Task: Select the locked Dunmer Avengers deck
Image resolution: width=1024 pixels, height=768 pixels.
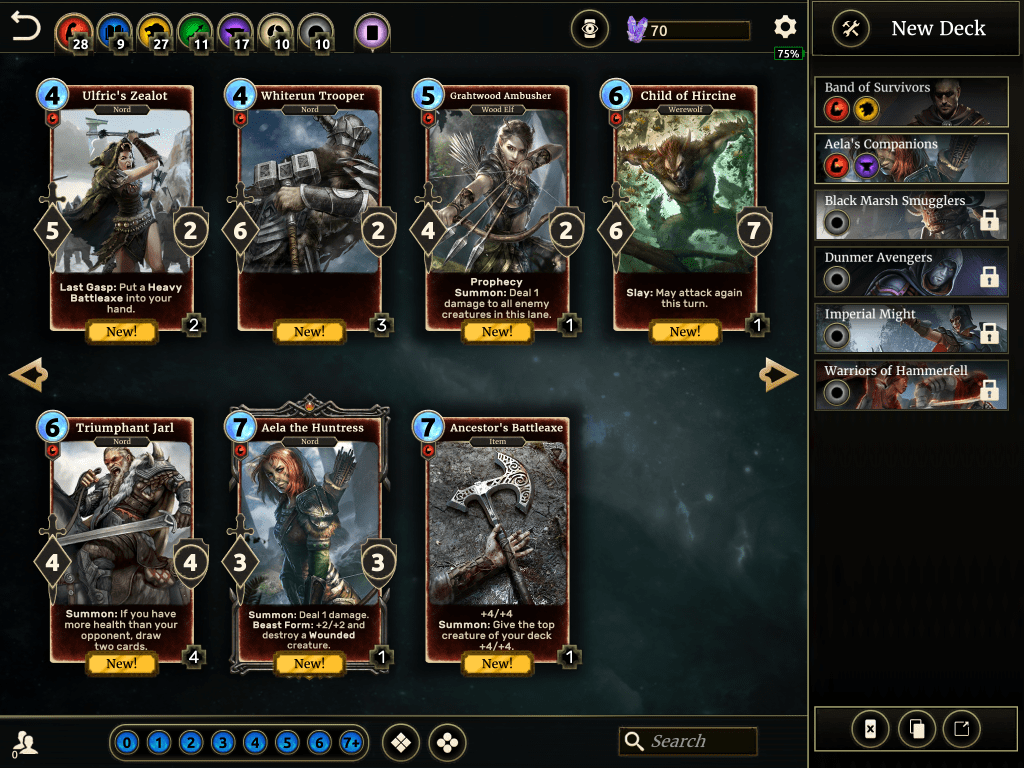Action: coord(910,269)
